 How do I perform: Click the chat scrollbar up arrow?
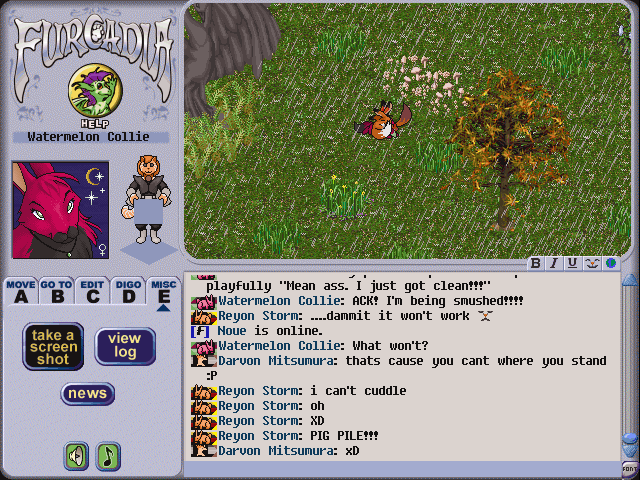click(629, 280)
